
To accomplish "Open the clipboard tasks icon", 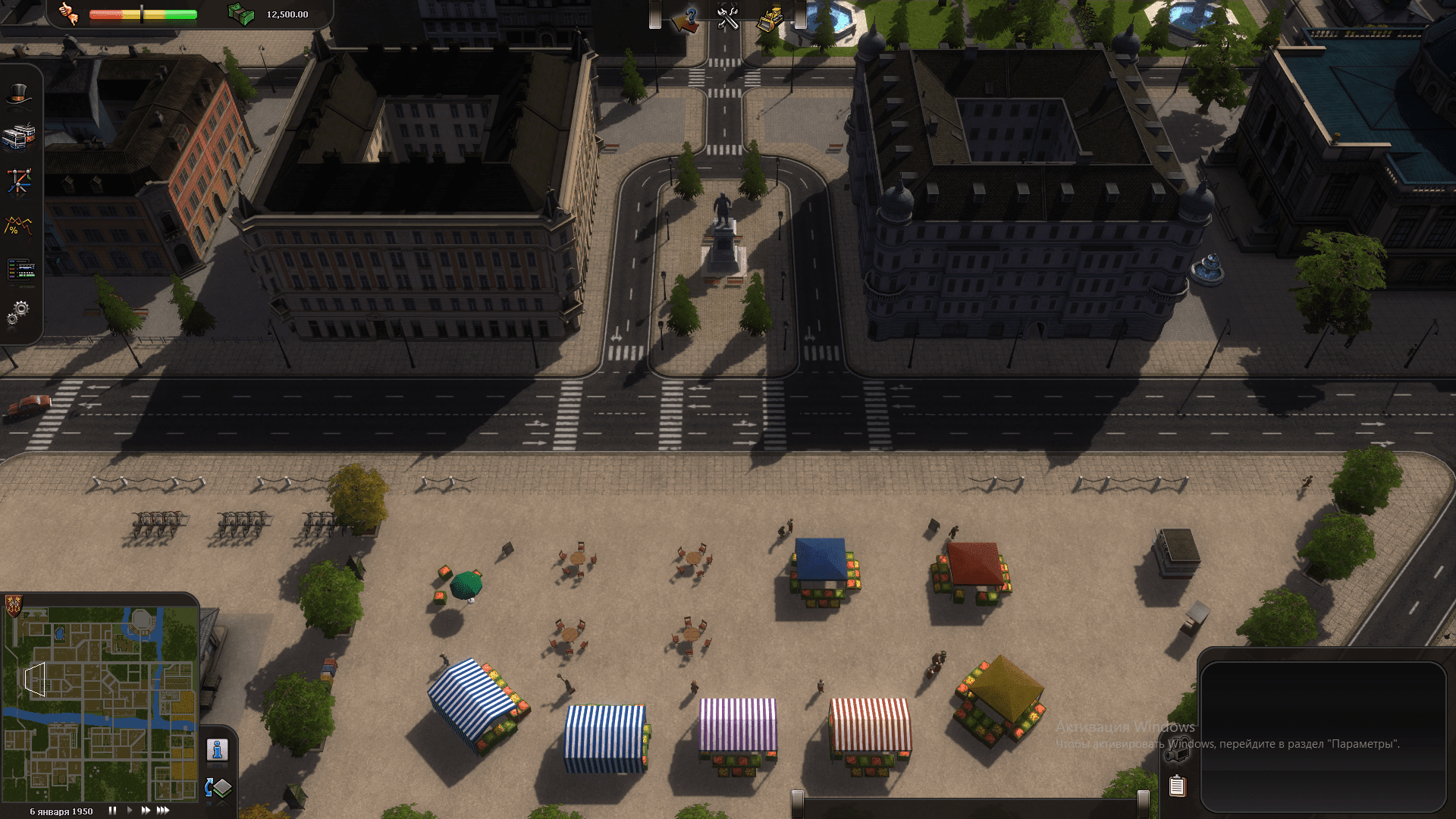I will (1177, 786).
